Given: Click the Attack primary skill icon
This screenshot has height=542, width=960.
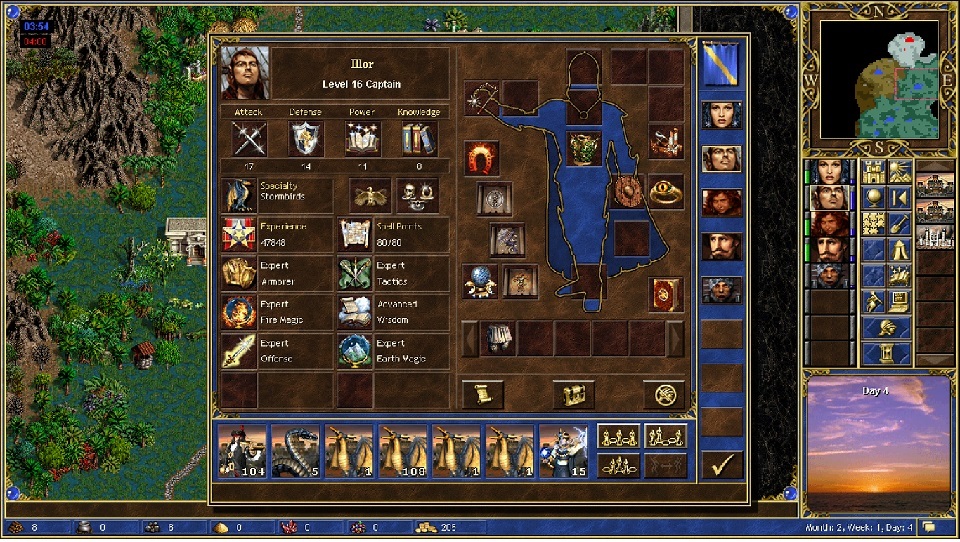Looking at the screenshot, I should tap(248, 138).
